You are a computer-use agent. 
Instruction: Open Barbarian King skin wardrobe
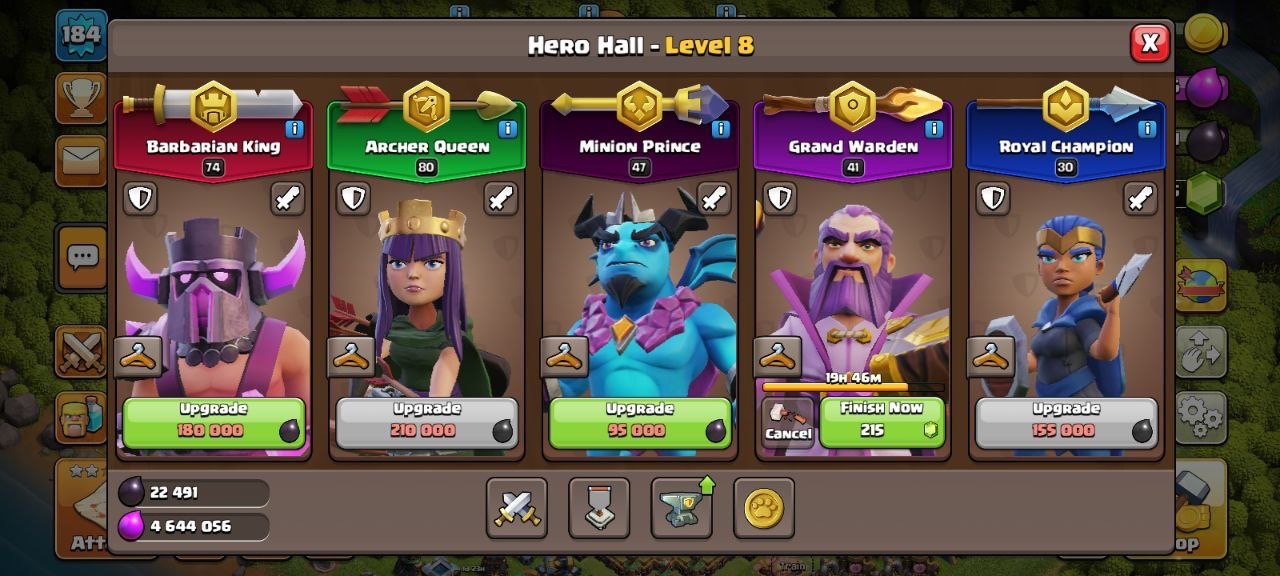pyautogui.click(x=138, y=356)
